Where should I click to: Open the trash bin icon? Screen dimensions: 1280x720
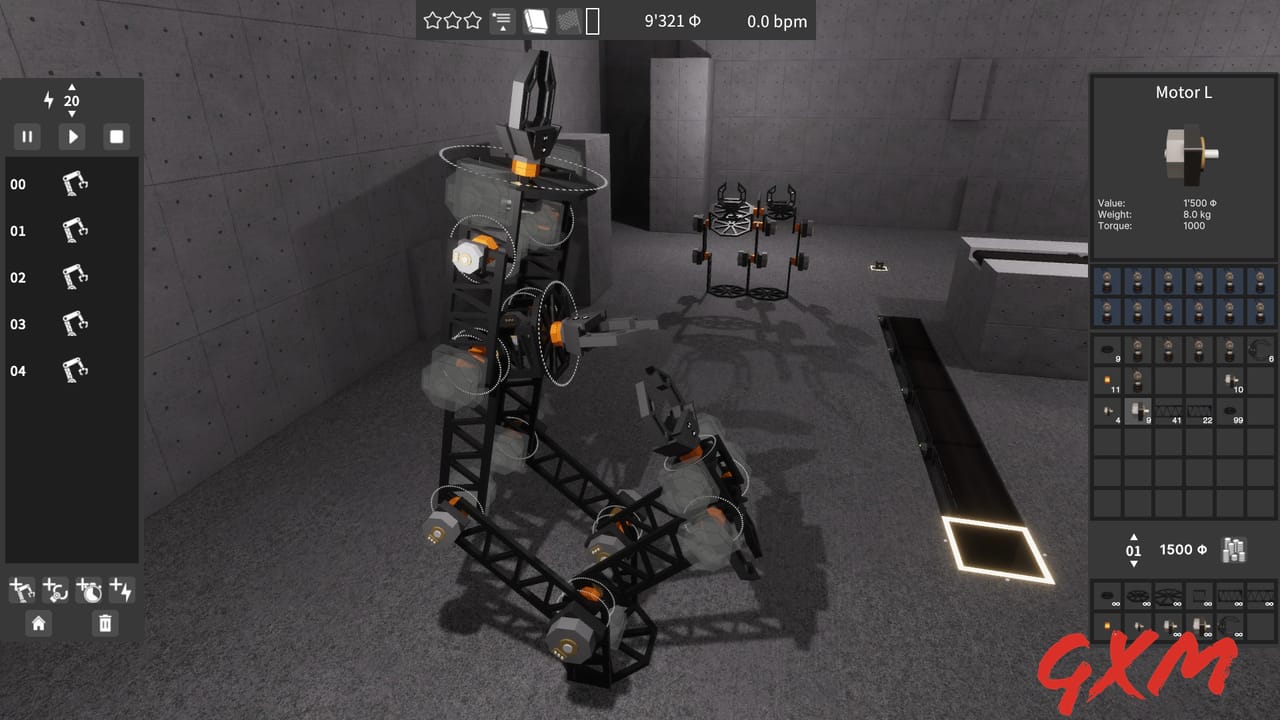[104, 623]
